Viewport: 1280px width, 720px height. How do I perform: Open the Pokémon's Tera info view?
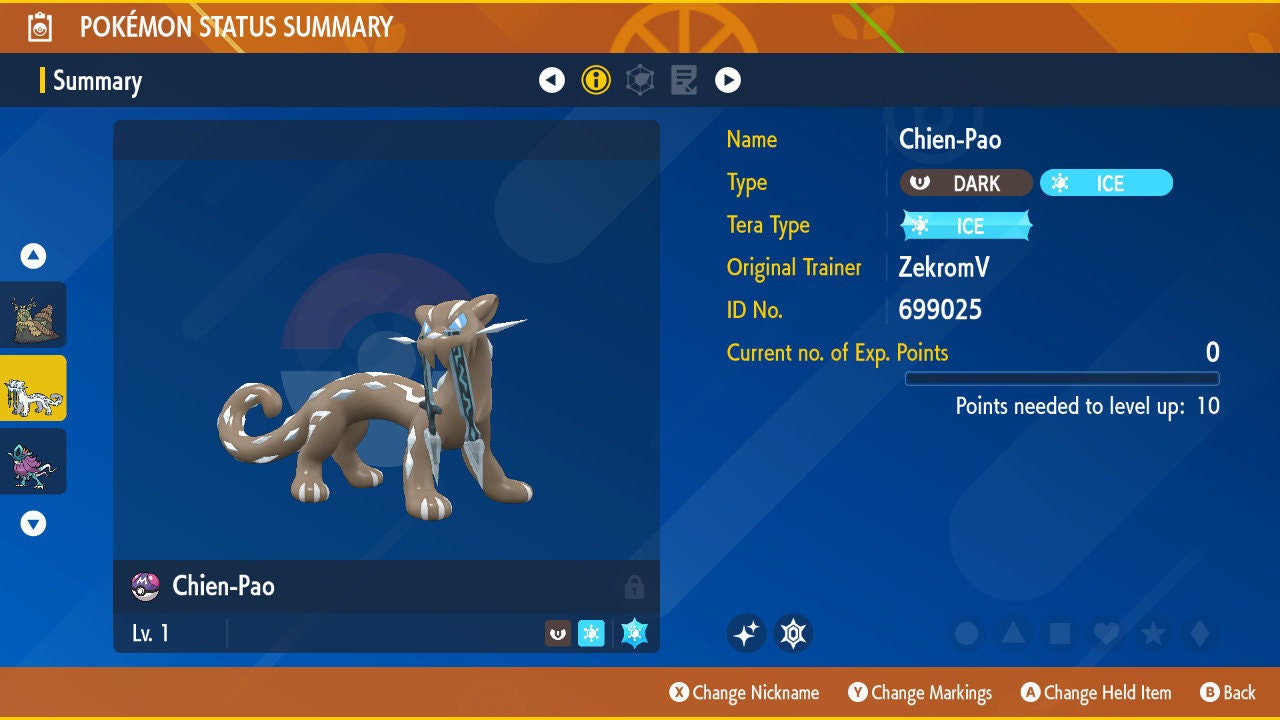click(x=639, y=79)
